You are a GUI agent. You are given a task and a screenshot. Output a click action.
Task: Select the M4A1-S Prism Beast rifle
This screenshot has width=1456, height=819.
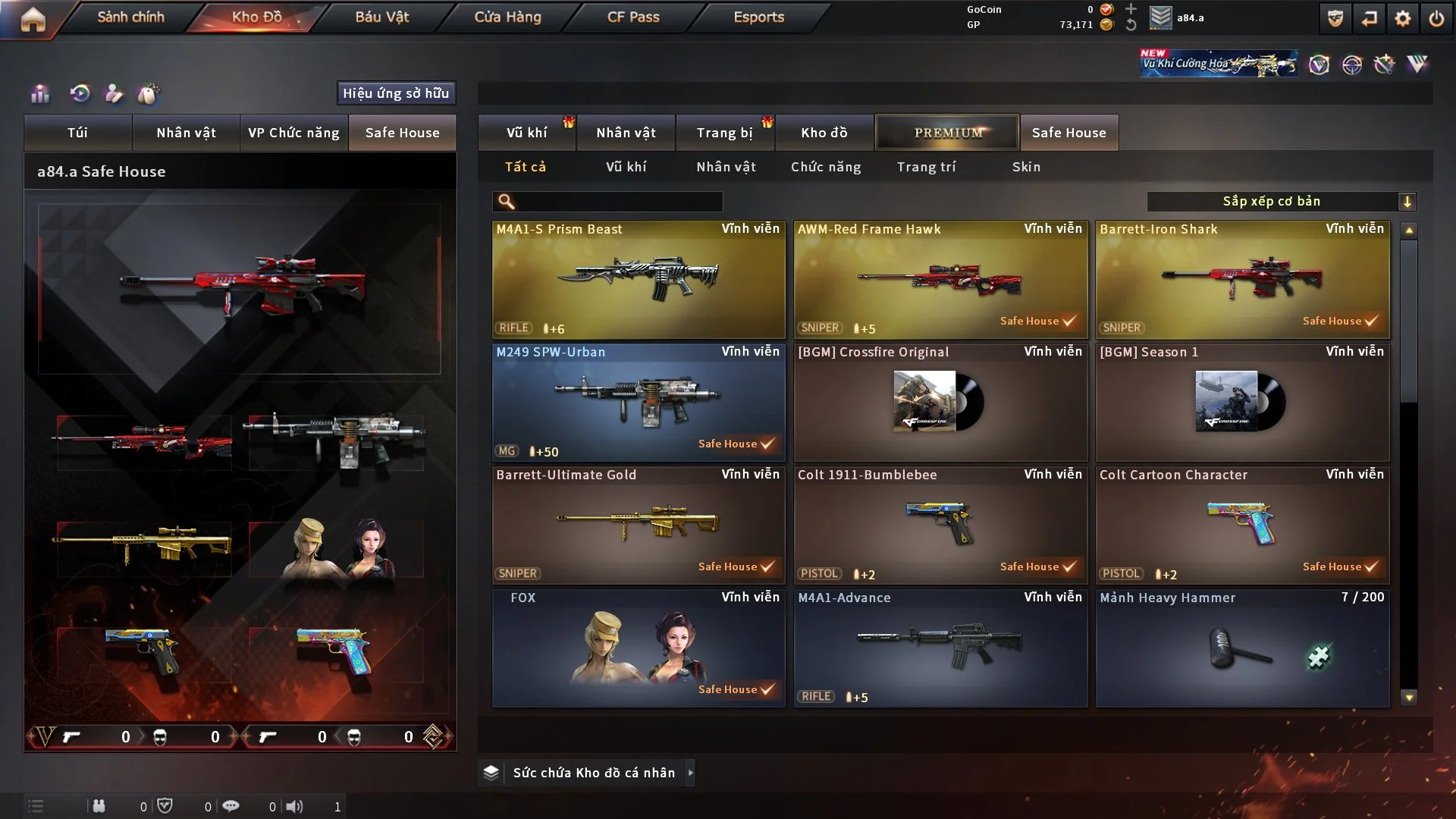tap(639, 279)
